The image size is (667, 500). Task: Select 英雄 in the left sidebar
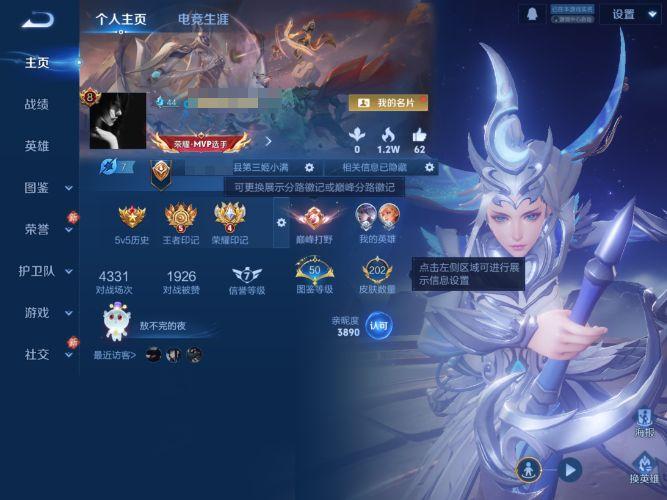click(x=37, y=146)
